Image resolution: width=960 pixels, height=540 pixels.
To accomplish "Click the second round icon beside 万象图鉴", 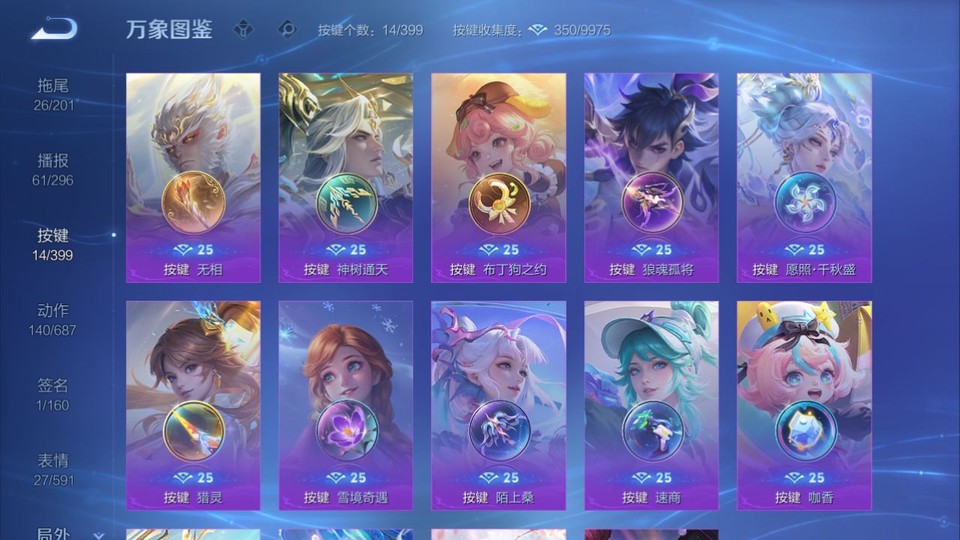I will (287, 29).
